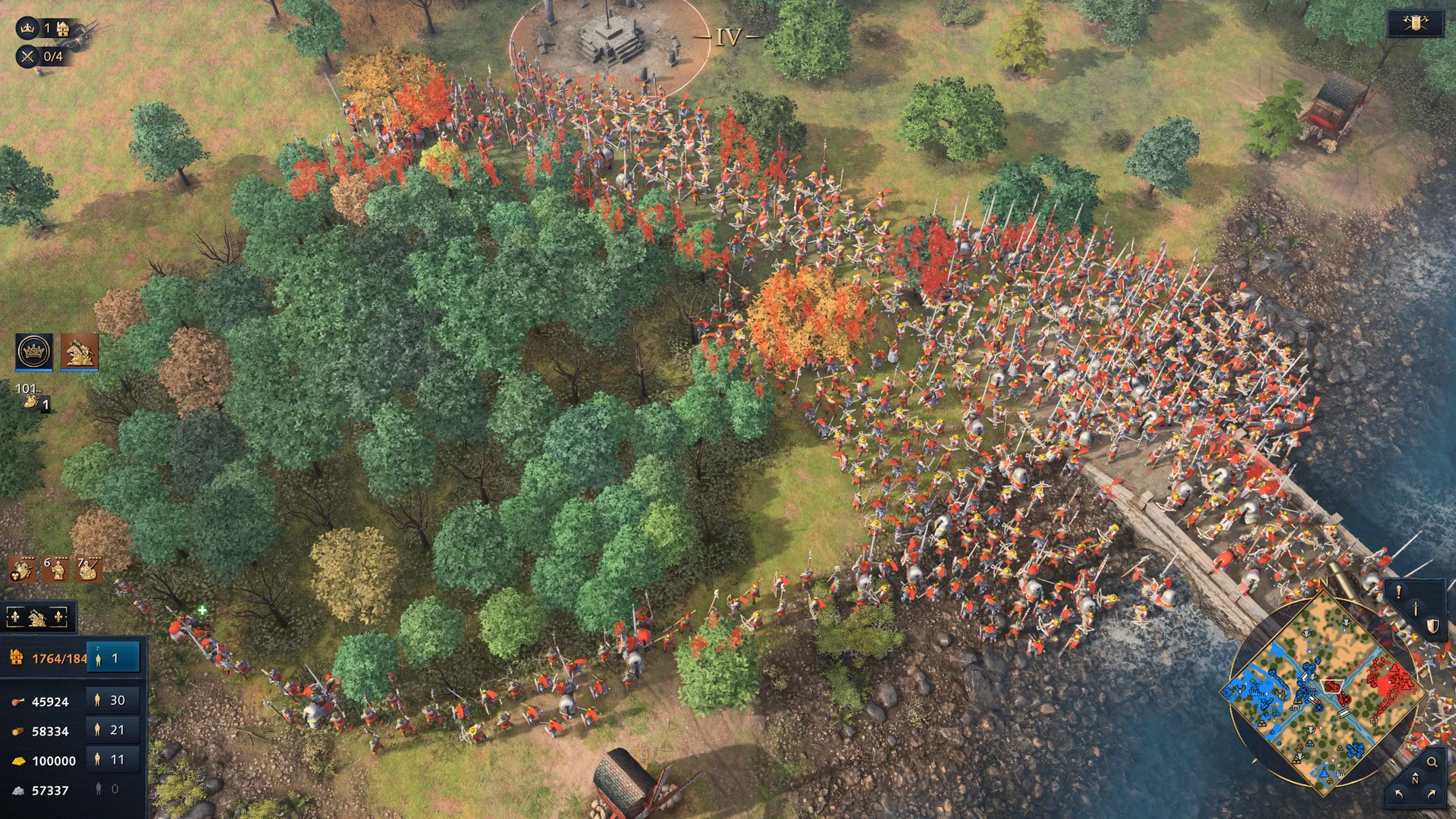Select the idle villager button showing 1
Viewport: 1456px width, 819px height.
(113, 658)
